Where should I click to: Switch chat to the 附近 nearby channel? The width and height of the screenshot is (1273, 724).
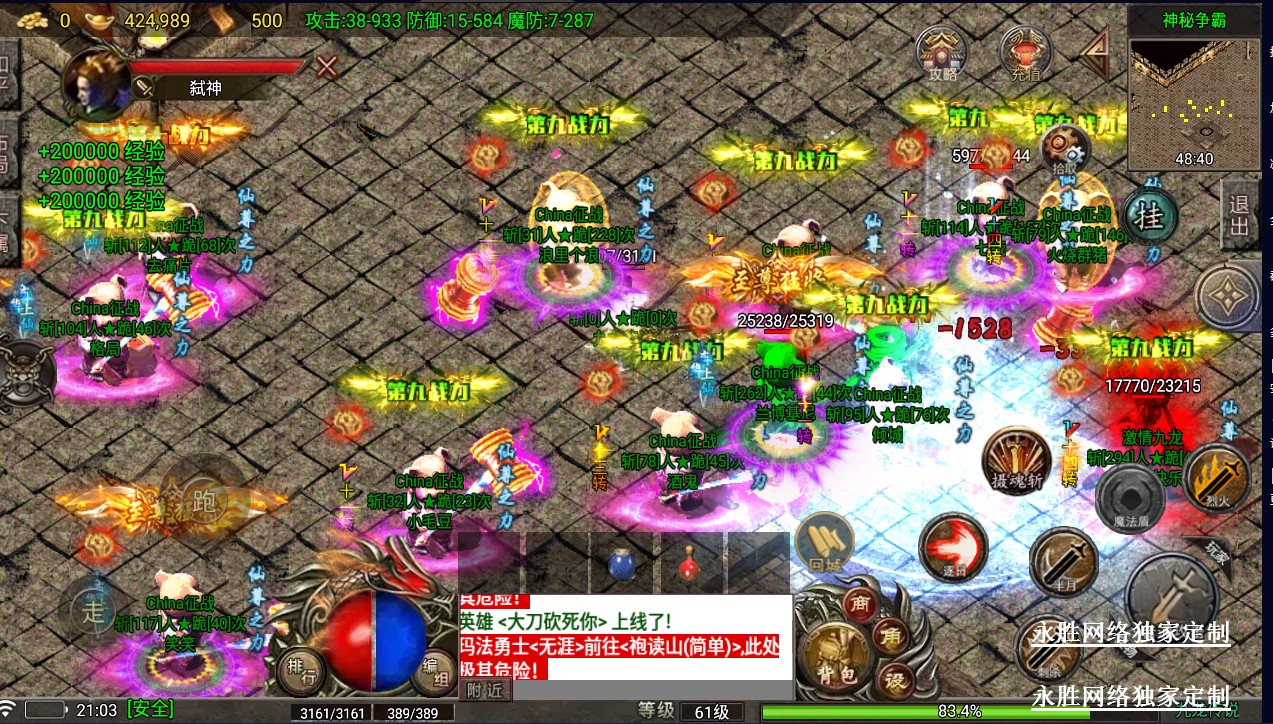(x=484, y=689)
